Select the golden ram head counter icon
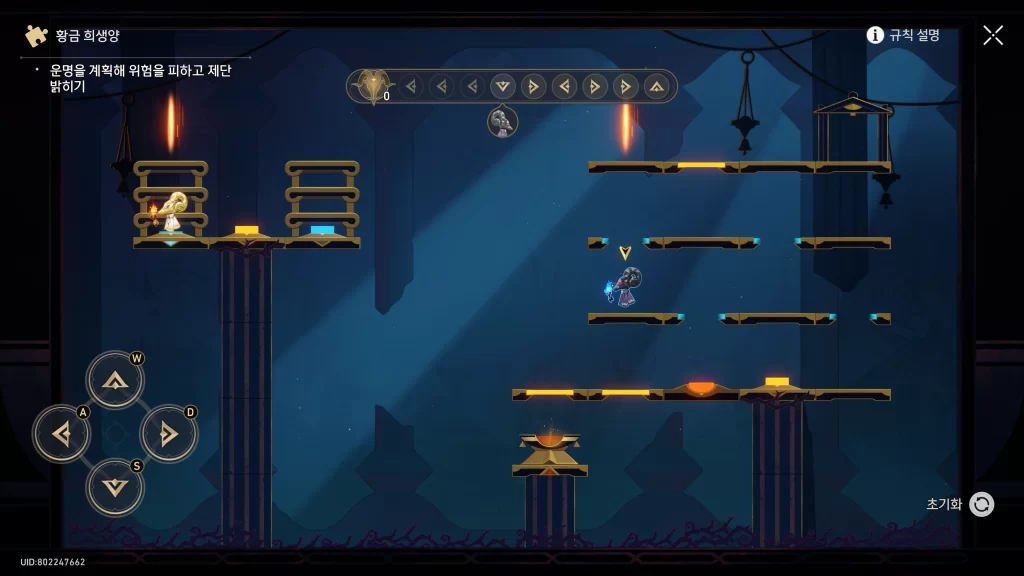Screen dimensions: 1024x576 pos(373,86)
